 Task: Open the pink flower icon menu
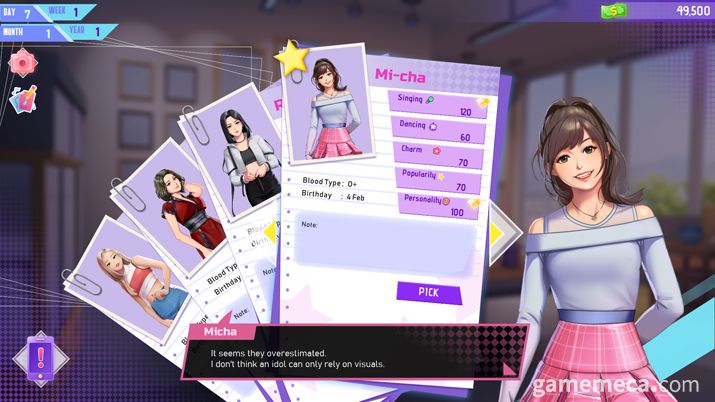21,62
